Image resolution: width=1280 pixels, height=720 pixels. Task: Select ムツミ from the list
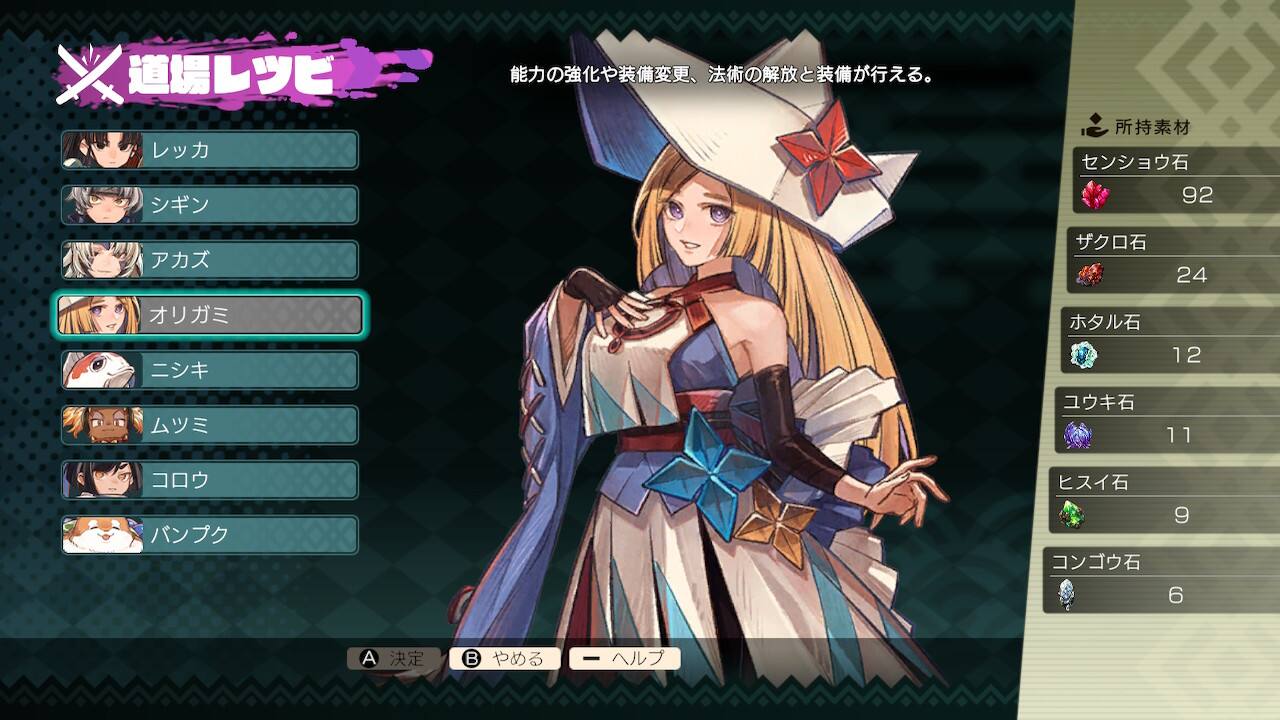(210, 425)
